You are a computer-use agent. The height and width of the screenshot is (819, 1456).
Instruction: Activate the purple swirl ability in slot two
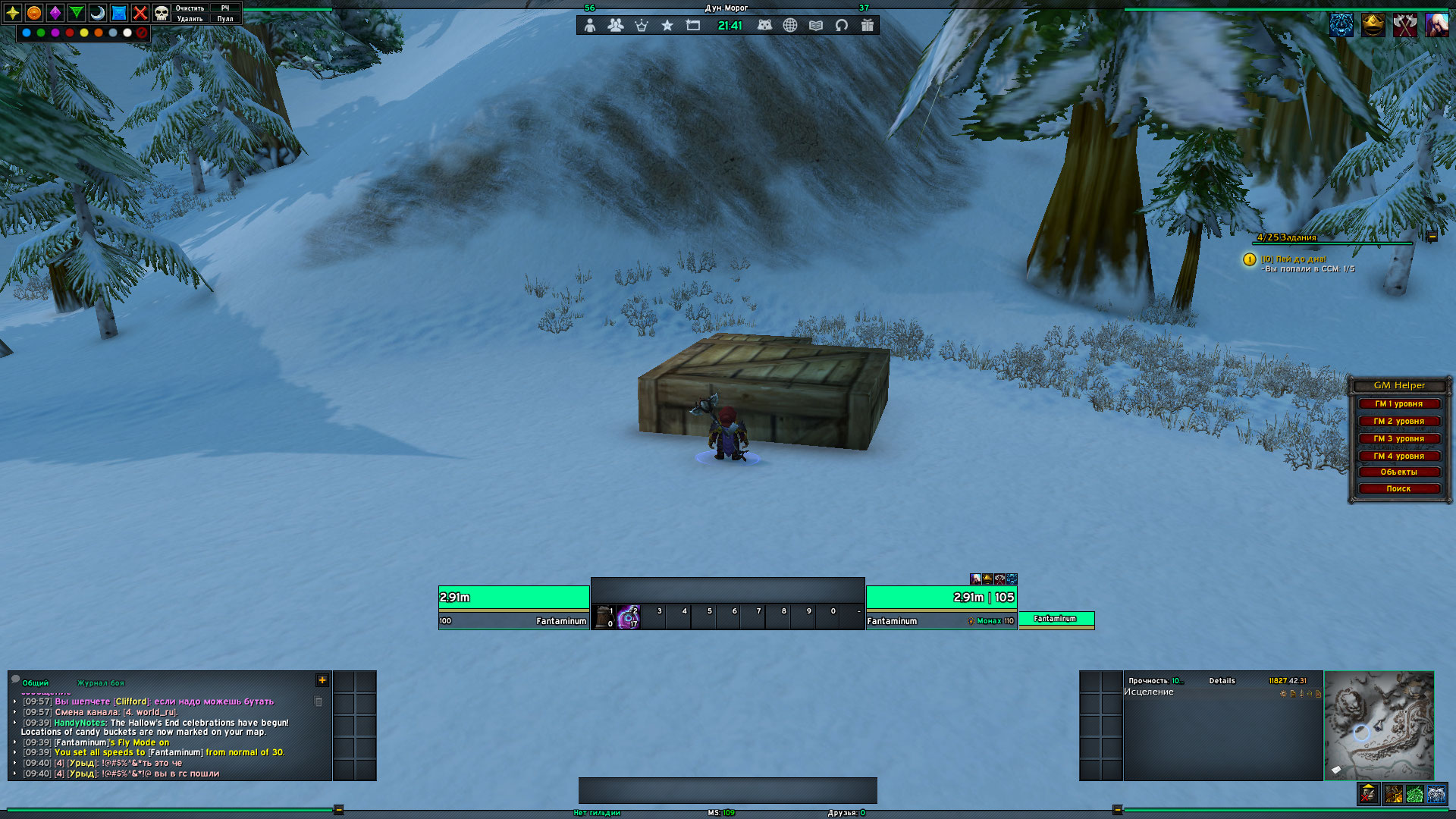[x=629, y=617]
